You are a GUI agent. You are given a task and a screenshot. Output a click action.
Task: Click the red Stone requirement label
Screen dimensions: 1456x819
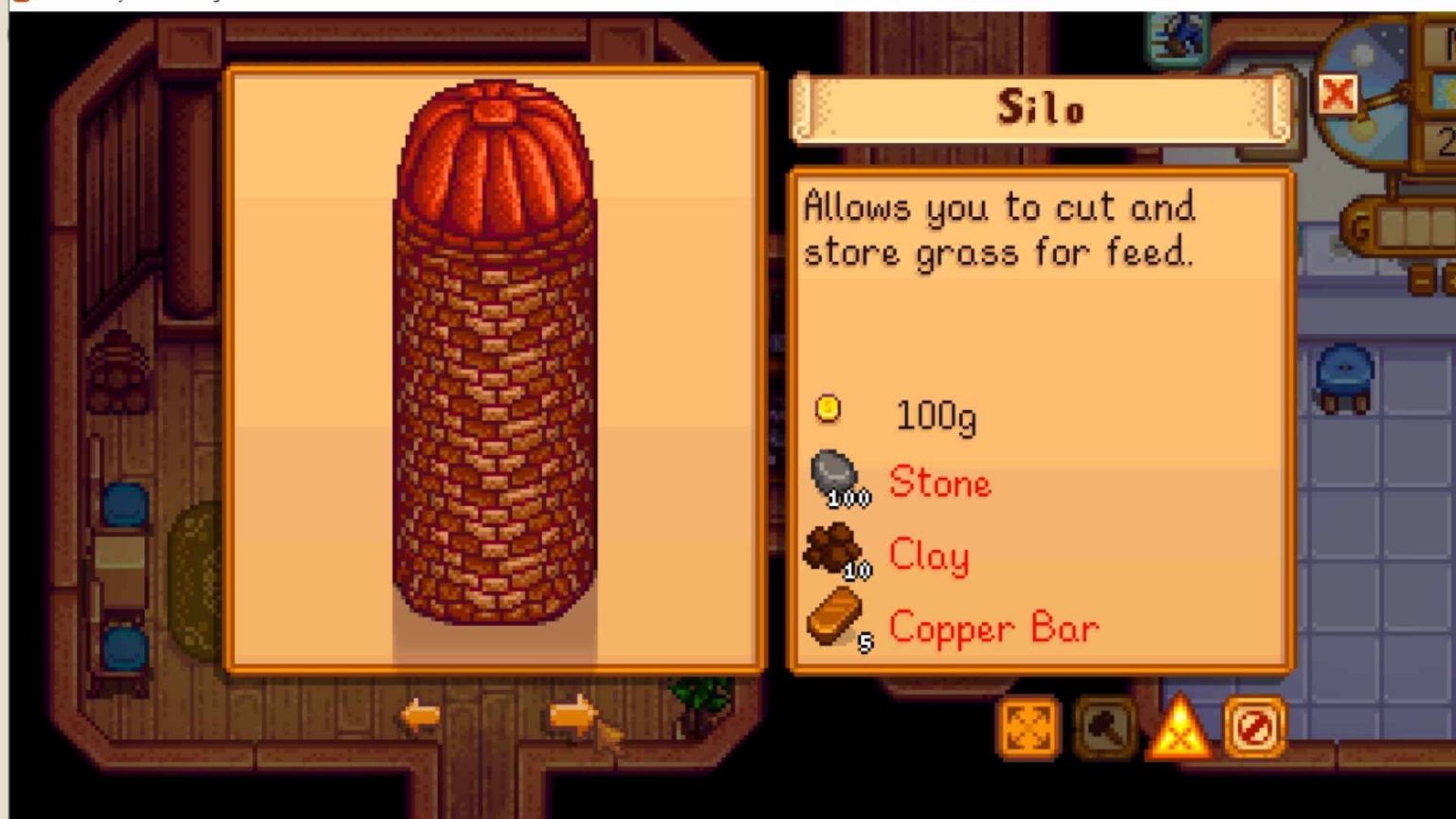pyautogui.click(x=940, y=483)
